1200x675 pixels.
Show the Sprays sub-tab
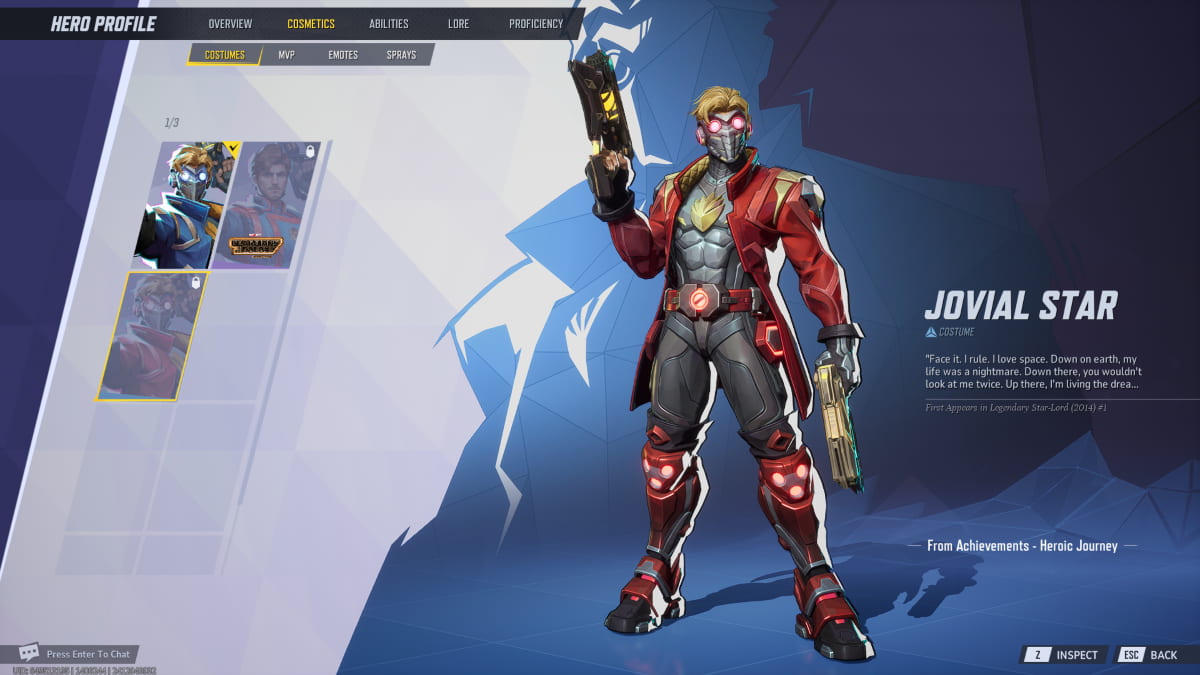point(401,55)
